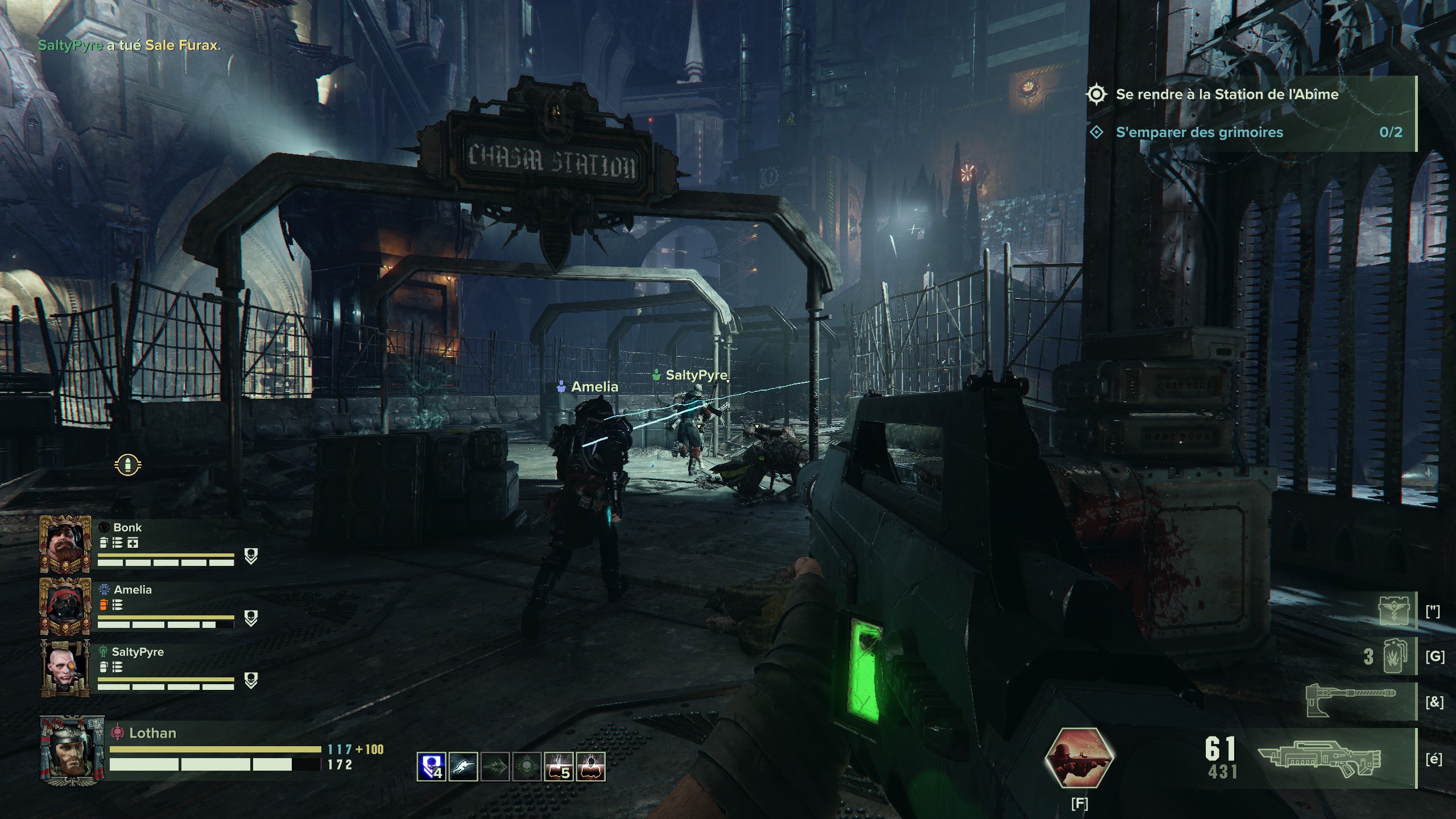Select the glowing book buff with raised fist

click(590, 766)
